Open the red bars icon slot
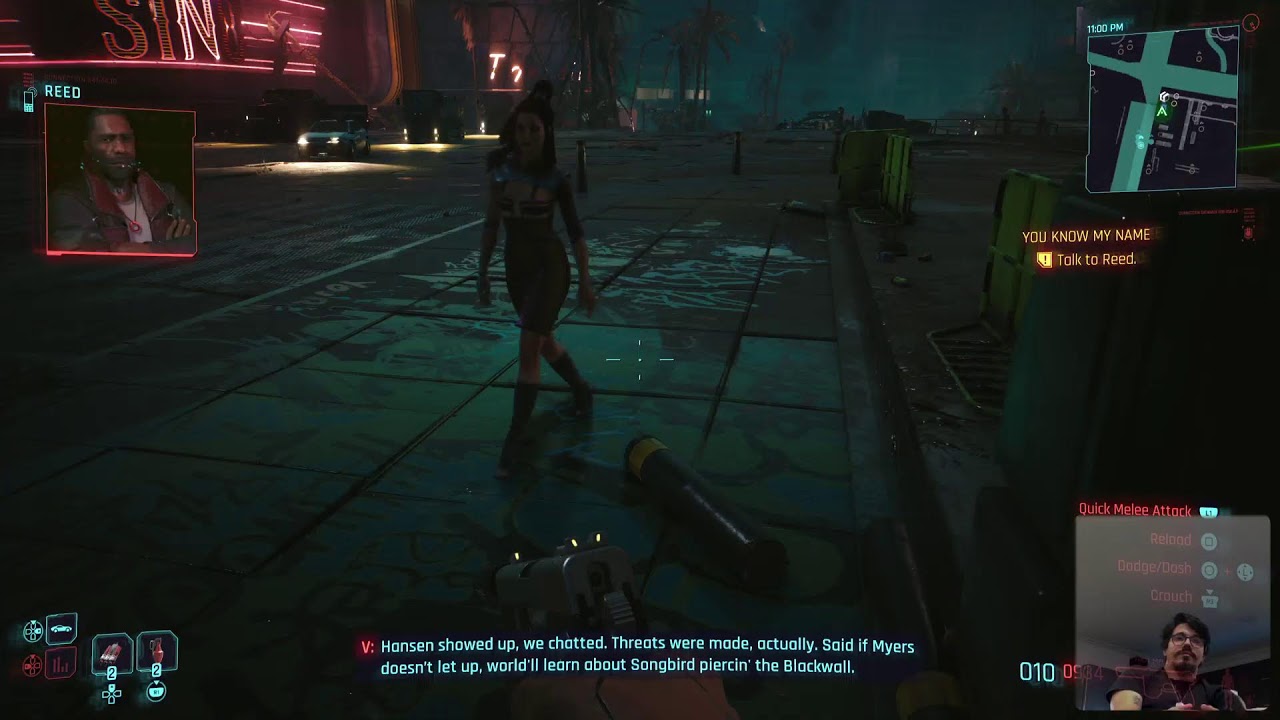This screenshot has width=1280, height=720. click(x=61, y=663)
